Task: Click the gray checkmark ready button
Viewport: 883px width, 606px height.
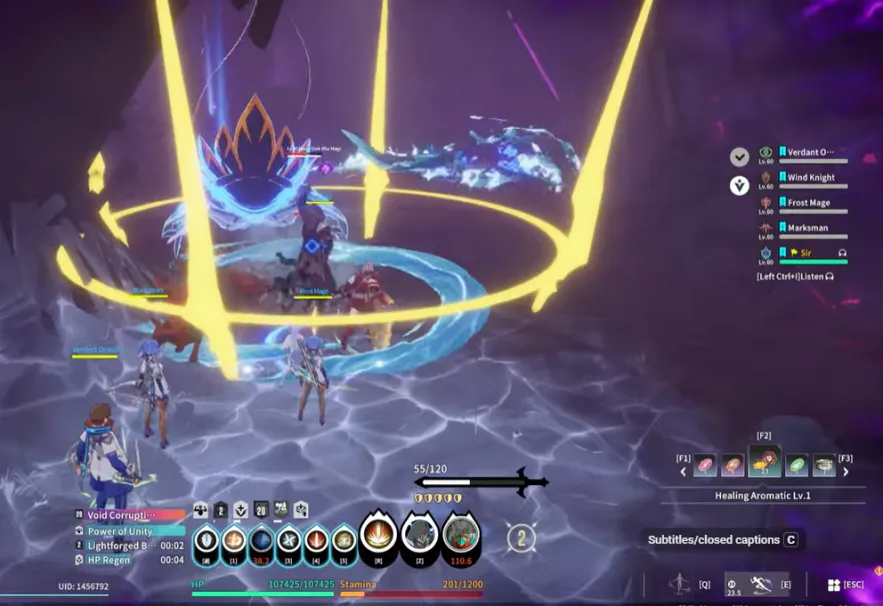Action: 739,157
